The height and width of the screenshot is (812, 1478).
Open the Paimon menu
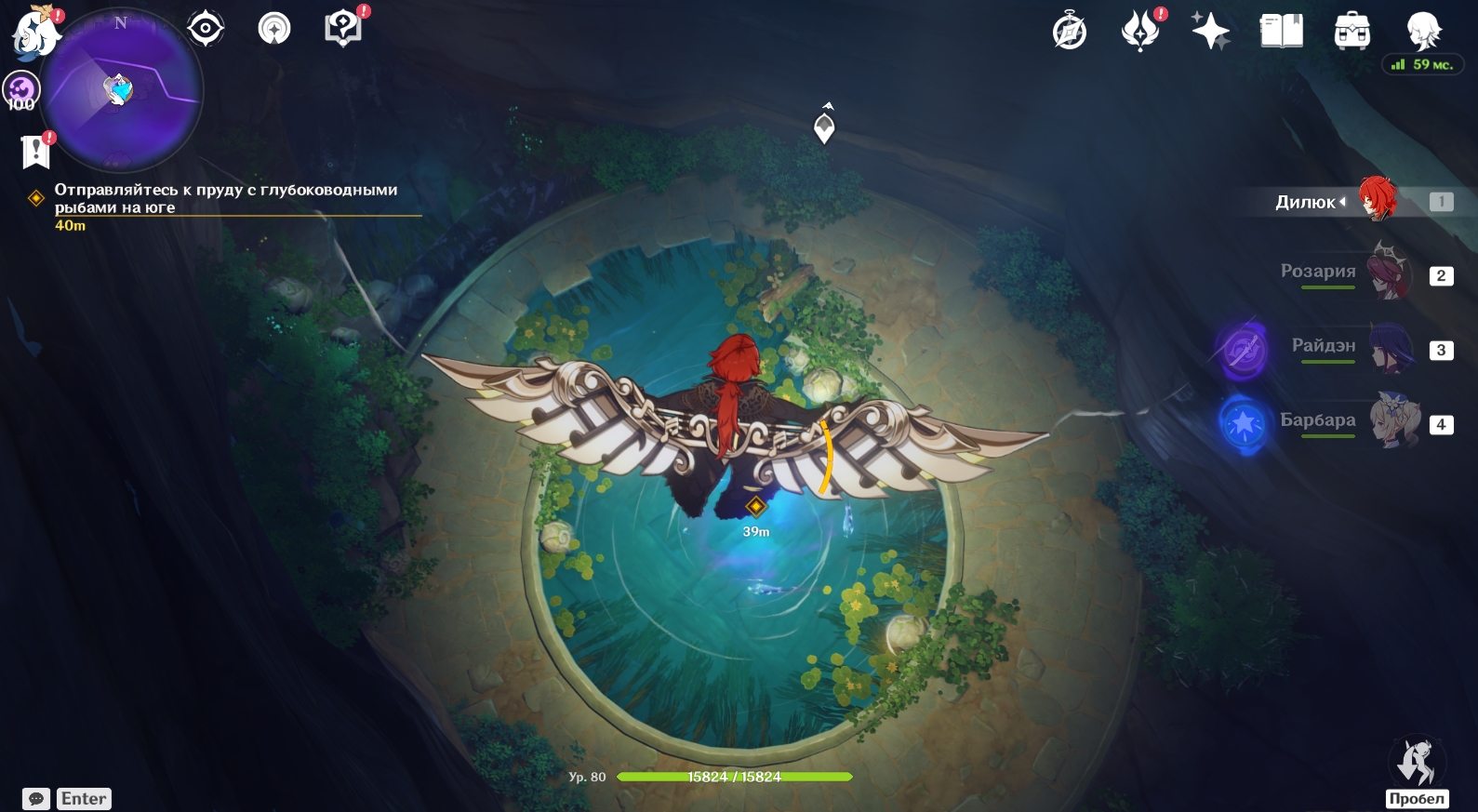(x=35, y=33)
